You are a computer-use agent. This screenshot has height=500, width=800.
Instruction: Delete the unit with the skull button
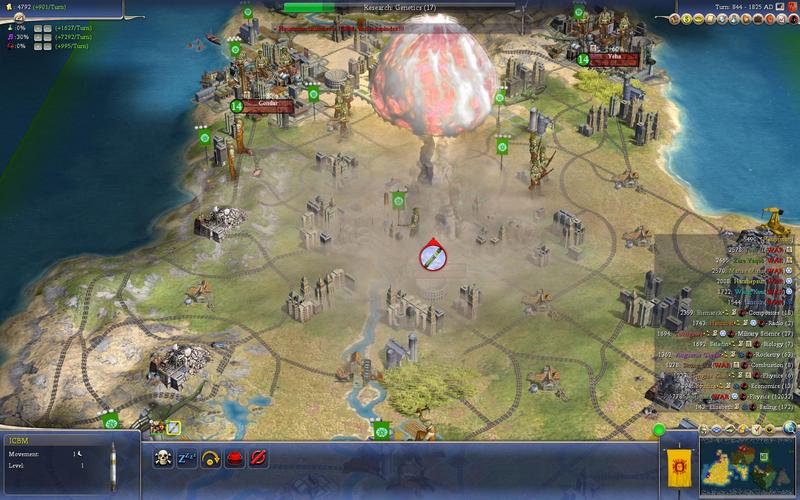164,457
